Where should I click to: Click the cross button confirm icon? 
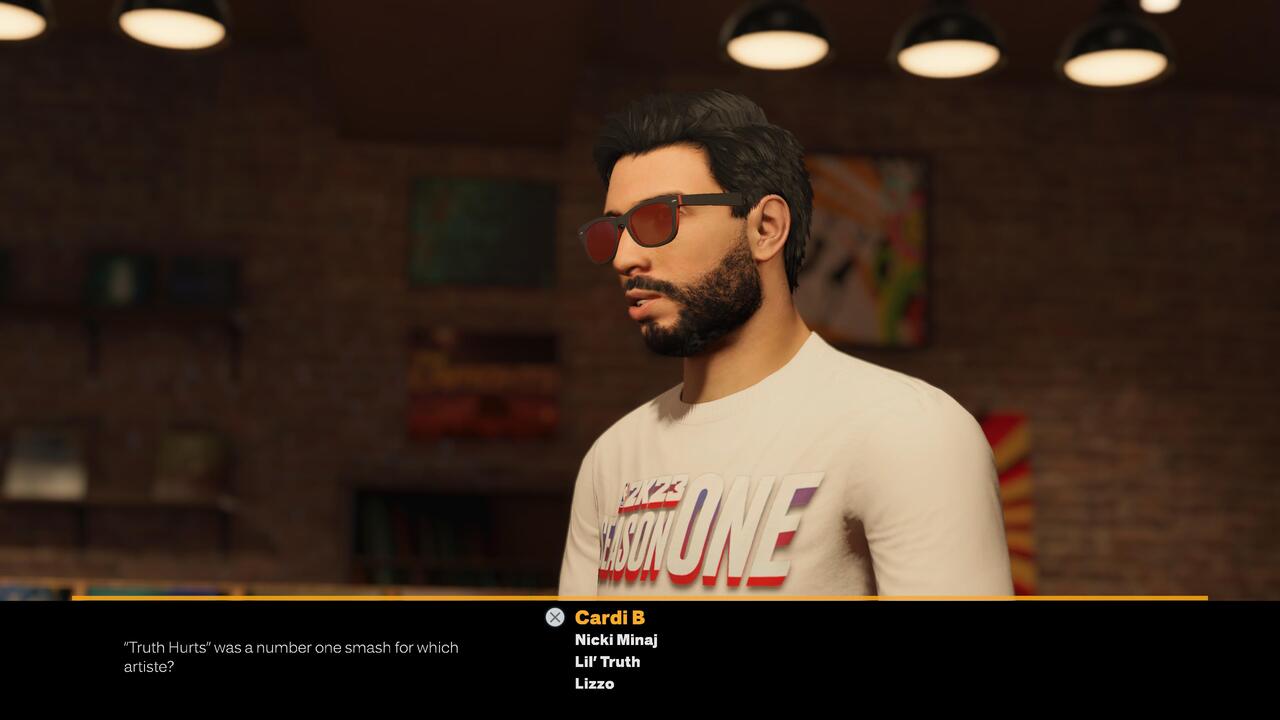[x=556, y=616]
